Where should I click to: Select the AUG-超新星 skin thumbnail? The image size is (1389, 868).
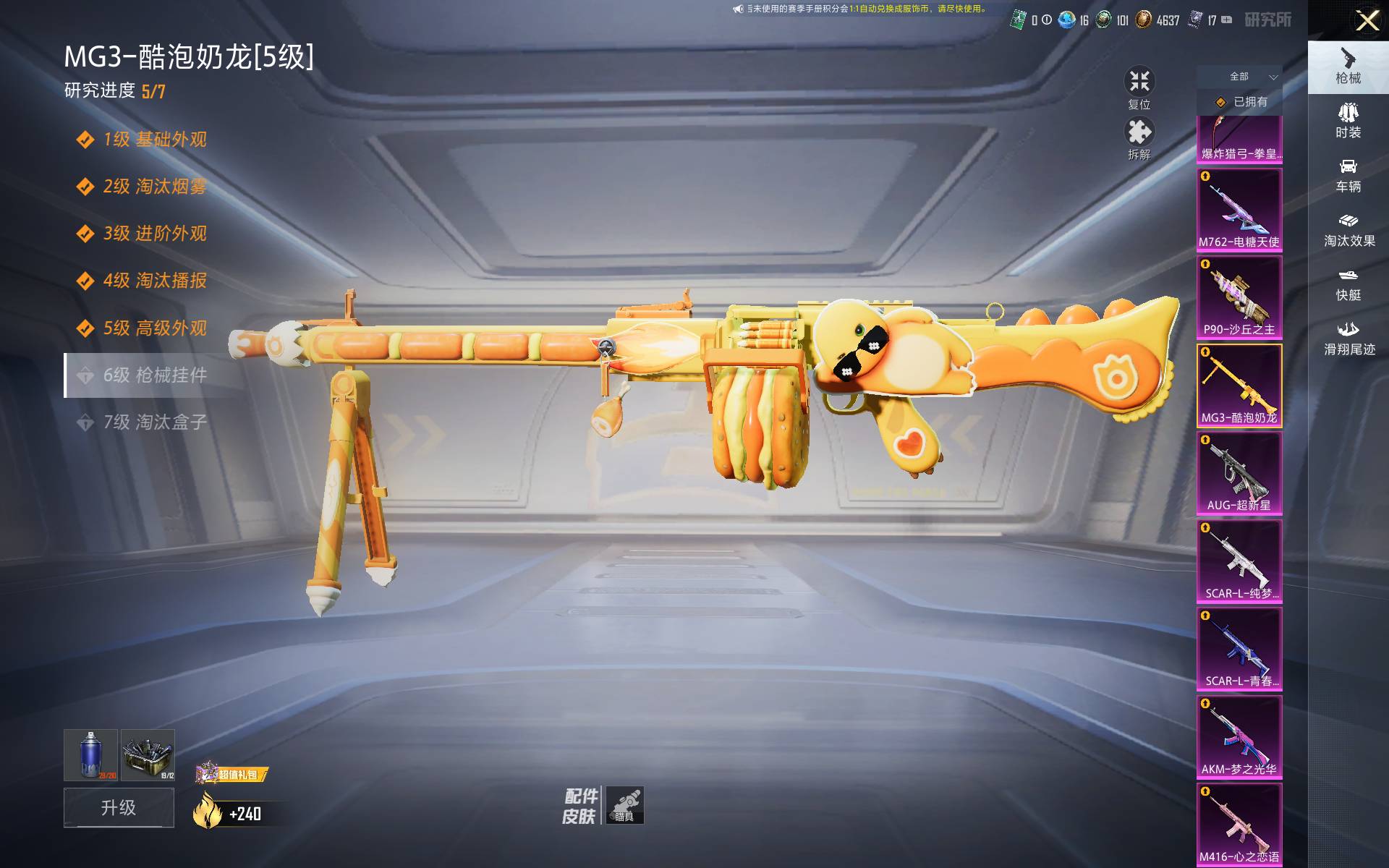point(1239,473)
